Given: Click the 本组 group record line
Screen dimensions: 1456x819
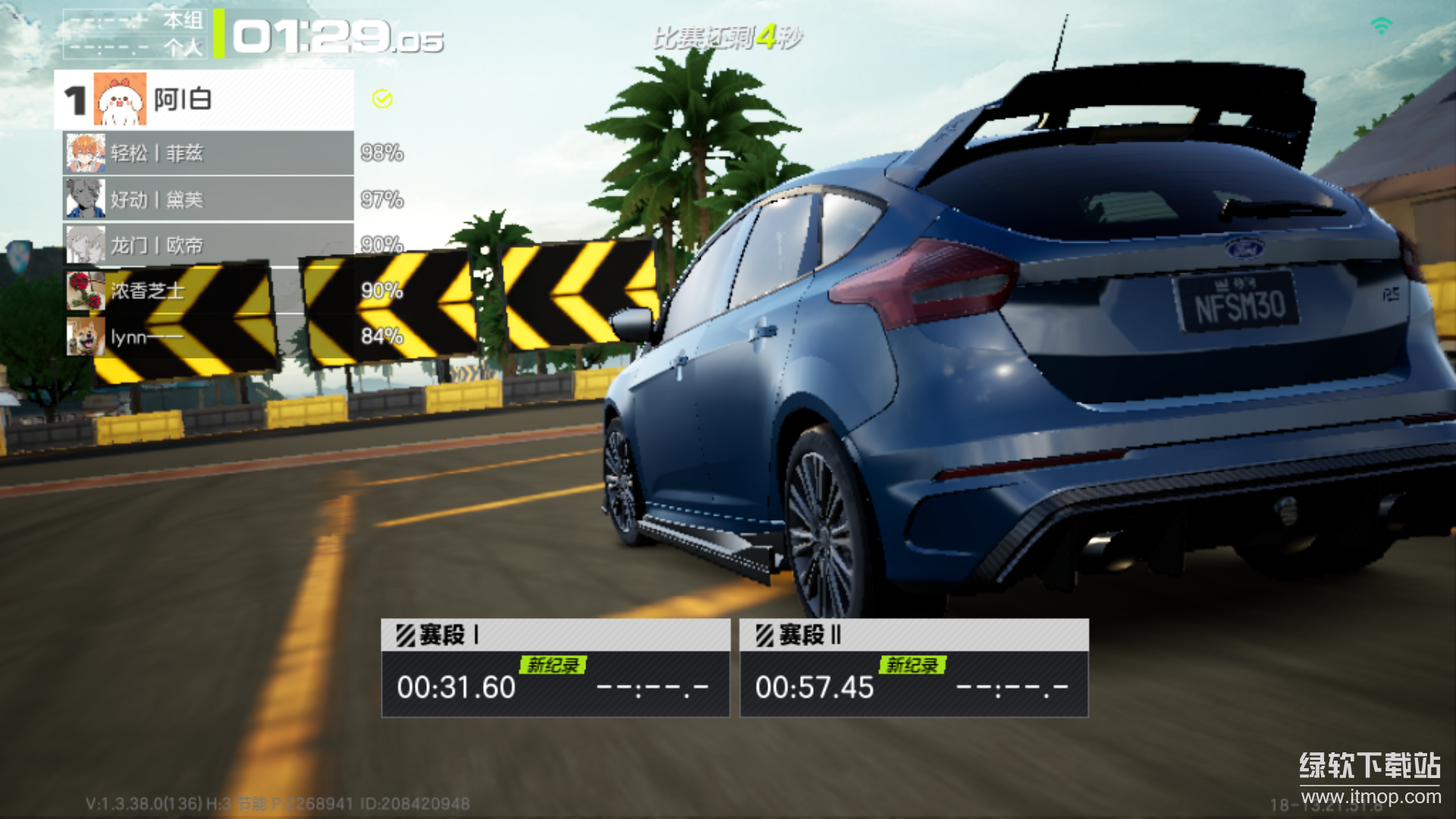Looking at the screenshot, I should 135,21.
